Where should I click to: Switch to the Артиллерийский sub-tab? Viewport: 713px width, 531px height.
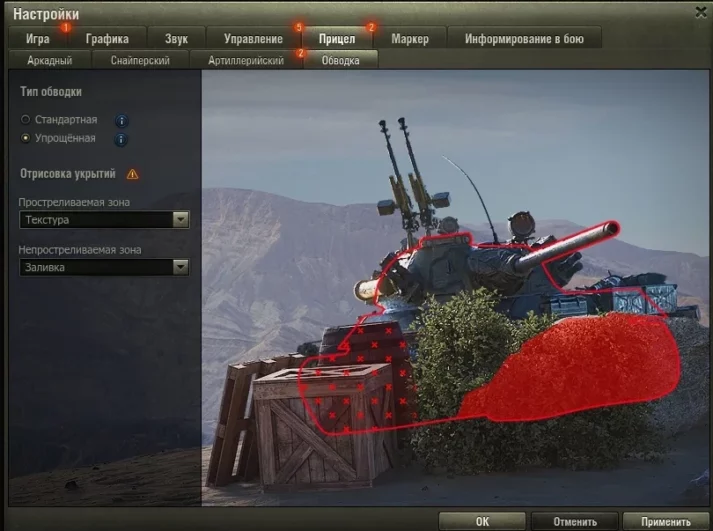tap(246, 60)
